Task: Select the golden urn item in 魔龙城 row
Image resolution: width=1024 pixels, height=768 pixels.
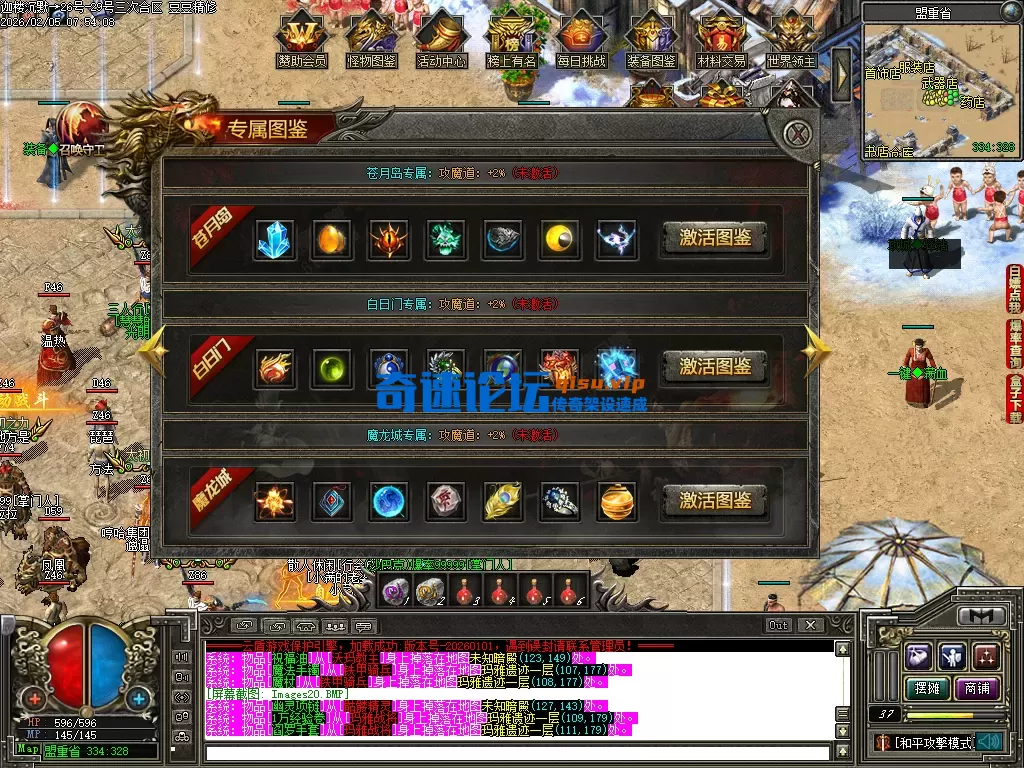Action: [x=617, y=501]
